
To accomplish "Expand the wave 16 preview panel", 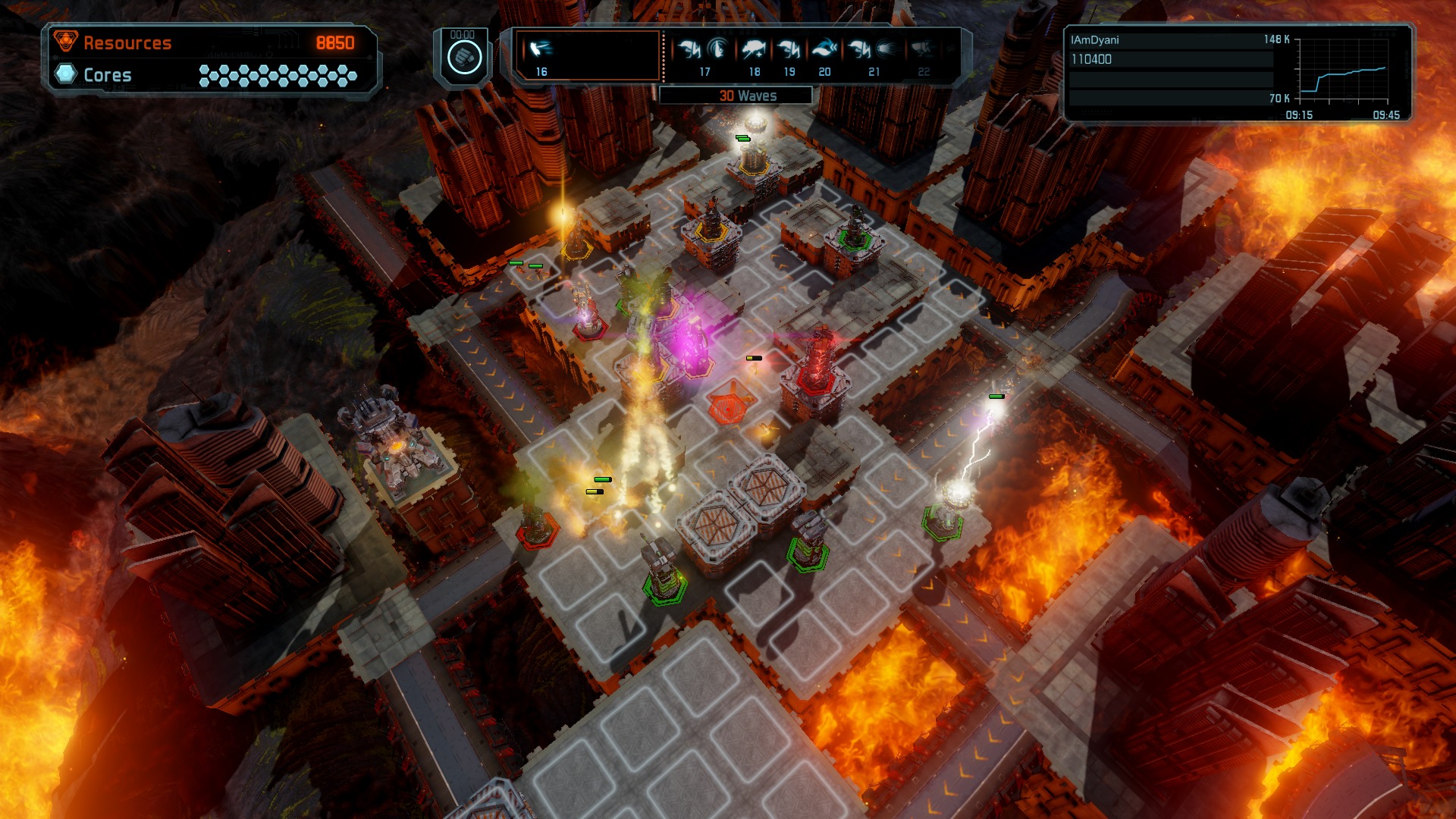I will 585,57.
